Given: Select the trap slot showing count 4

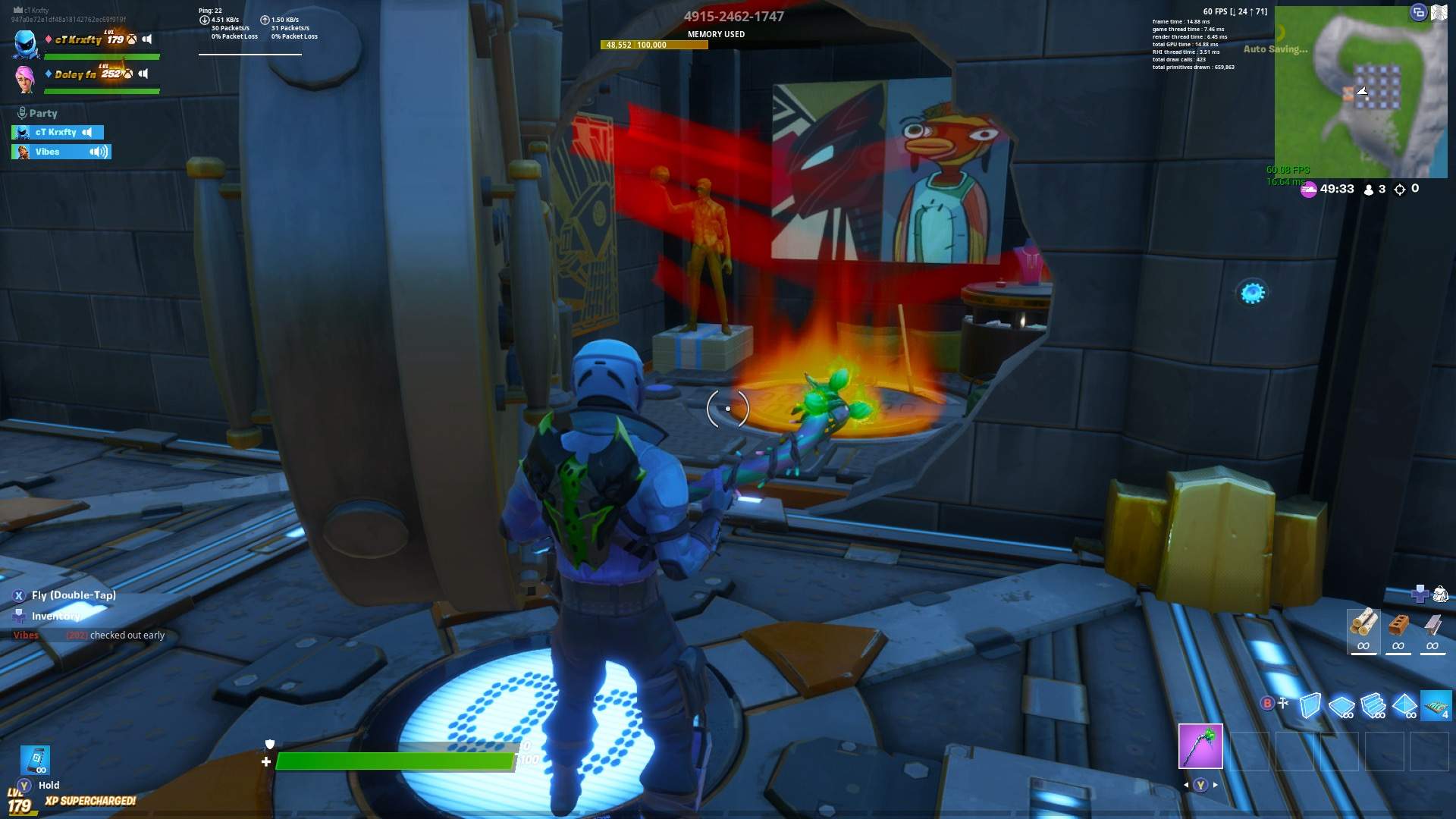Looking at the screenshot, I should (x=1436, y=705).
